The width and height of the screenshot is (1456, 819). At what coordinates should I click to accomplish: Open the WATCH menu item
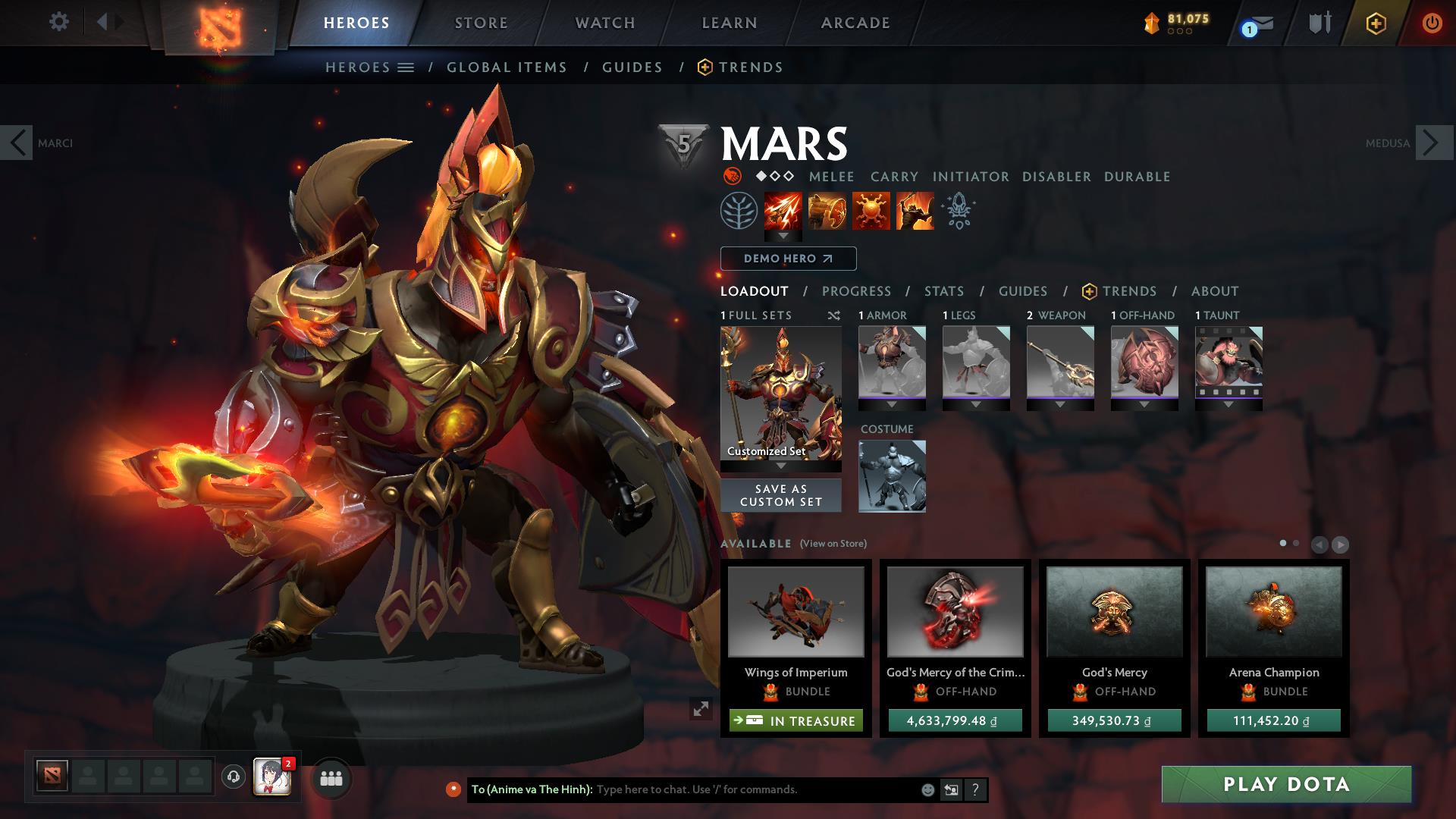(x=603, y=22)
